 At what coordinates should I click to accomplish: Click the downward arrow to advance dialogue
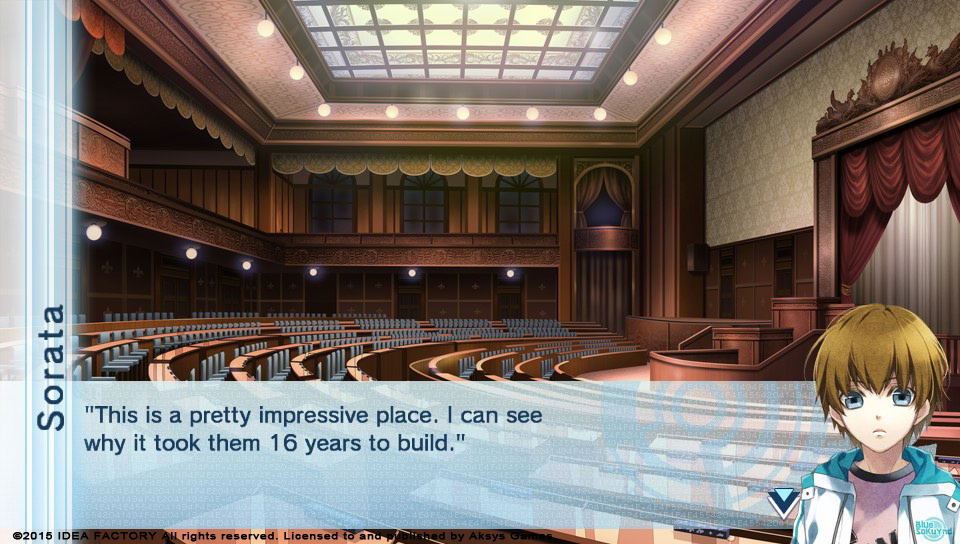point(782,499)
